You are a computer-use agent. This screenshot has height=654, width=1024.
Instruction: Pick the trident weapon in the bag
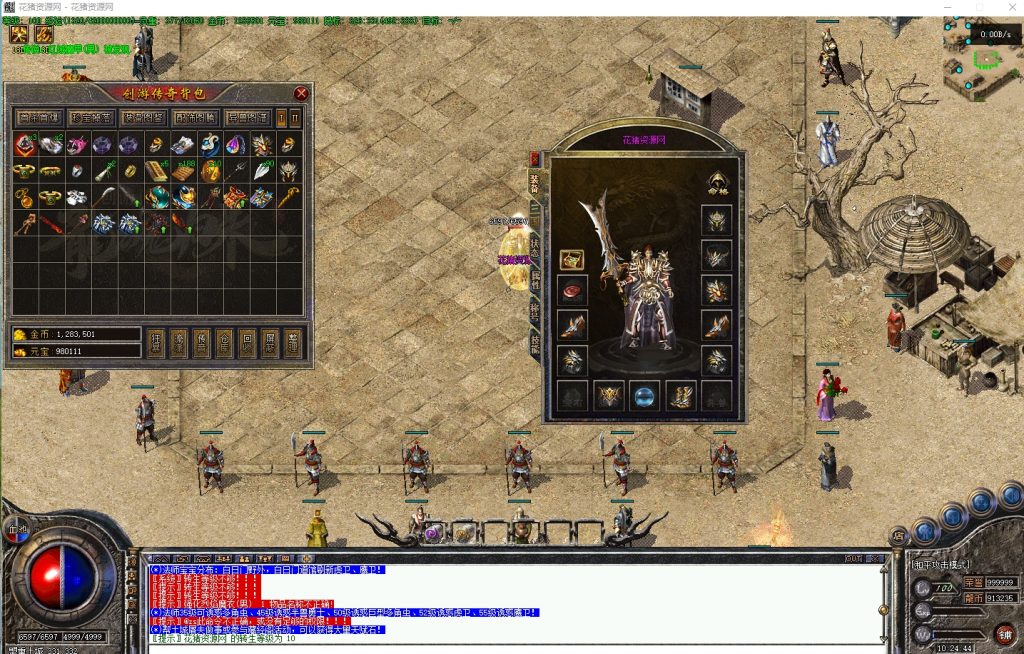point(235,172)
